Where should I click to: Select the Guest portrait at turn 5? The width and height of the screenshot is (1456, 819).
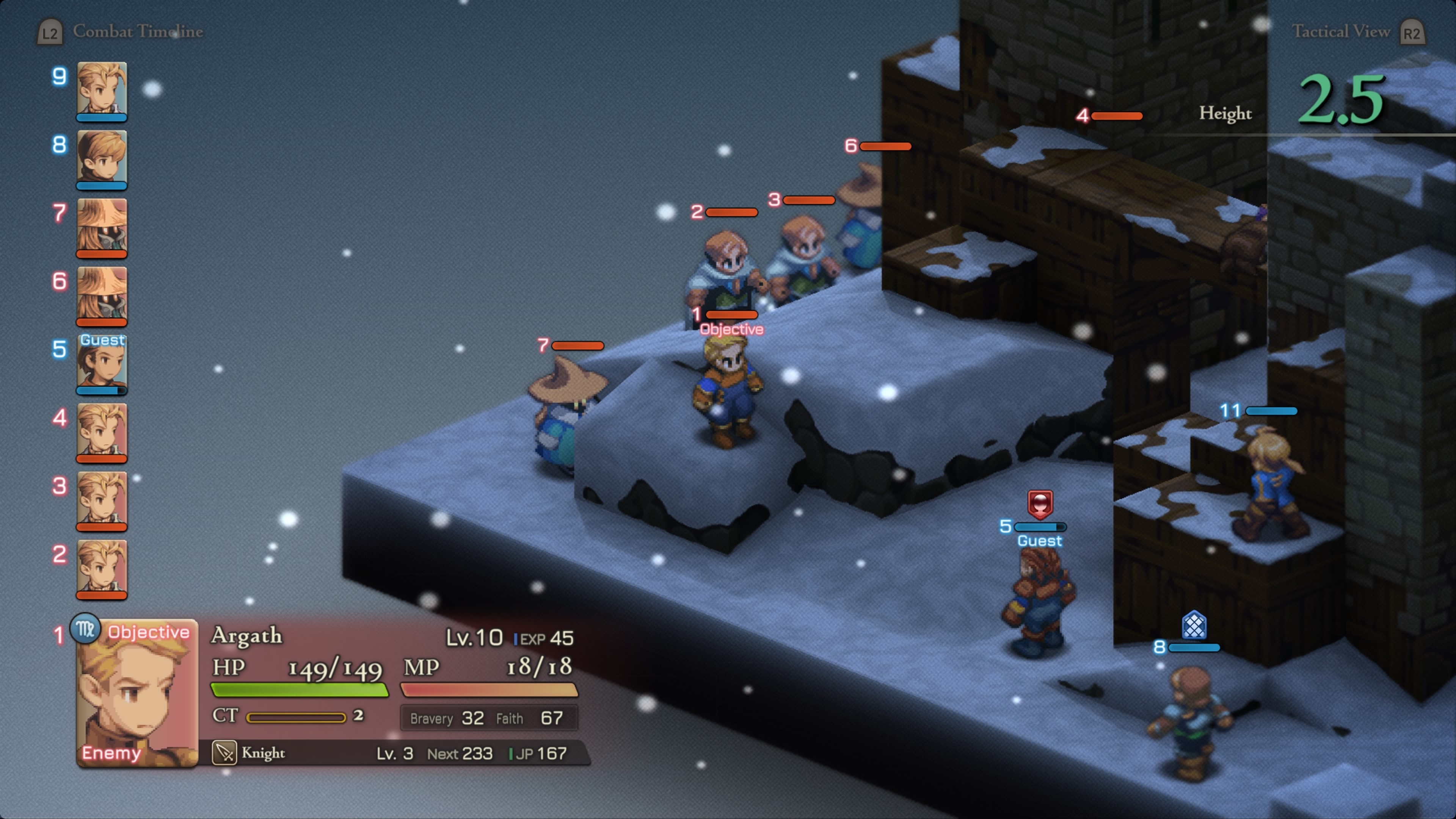point(102,363)
